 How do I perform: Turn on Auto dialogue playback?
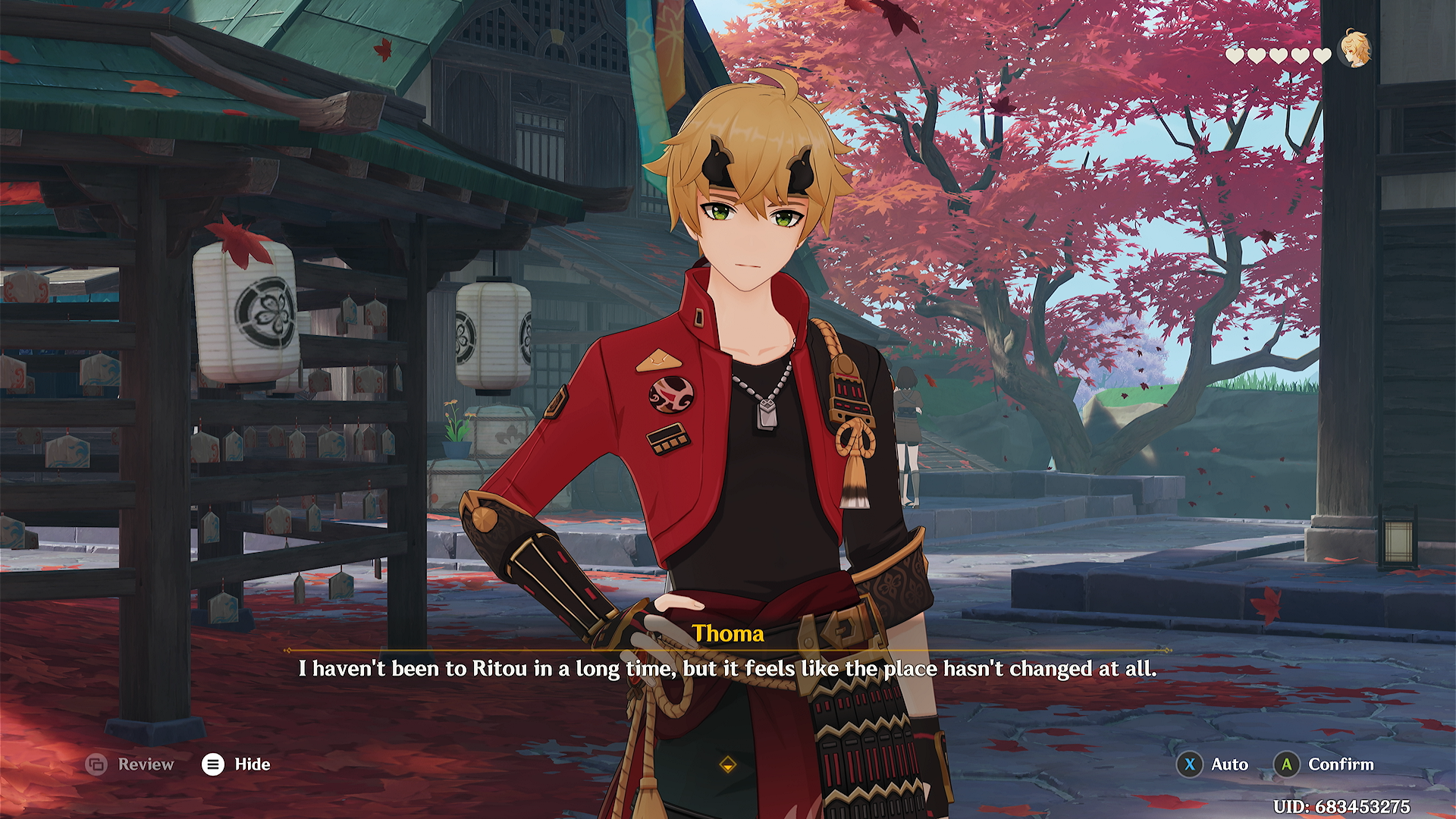pyautogui.click(x=1212, y=764)
